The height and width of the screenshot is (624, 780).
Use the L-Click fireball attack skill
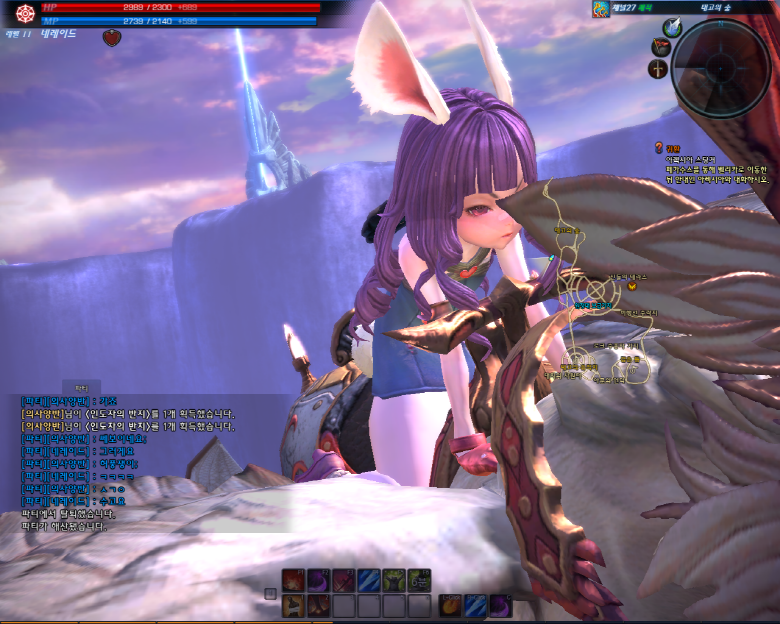point(450,605)
